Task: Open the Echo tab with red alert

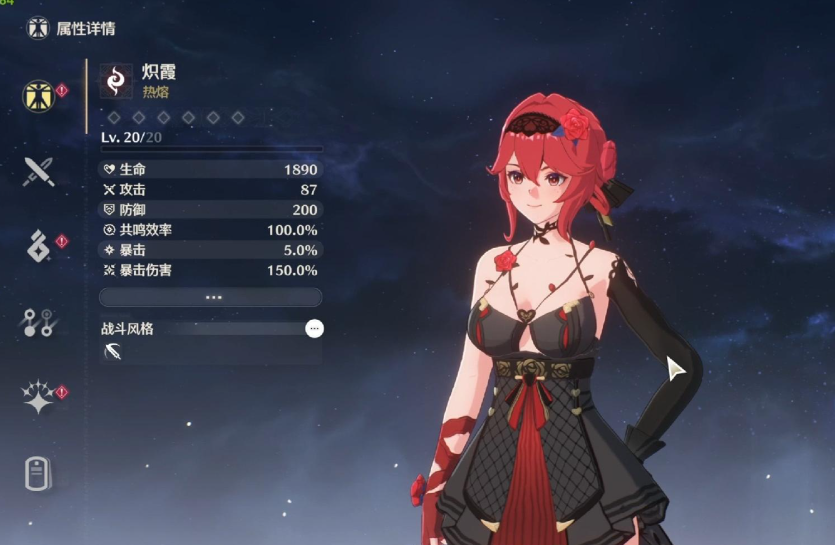Action: point(39,246)
